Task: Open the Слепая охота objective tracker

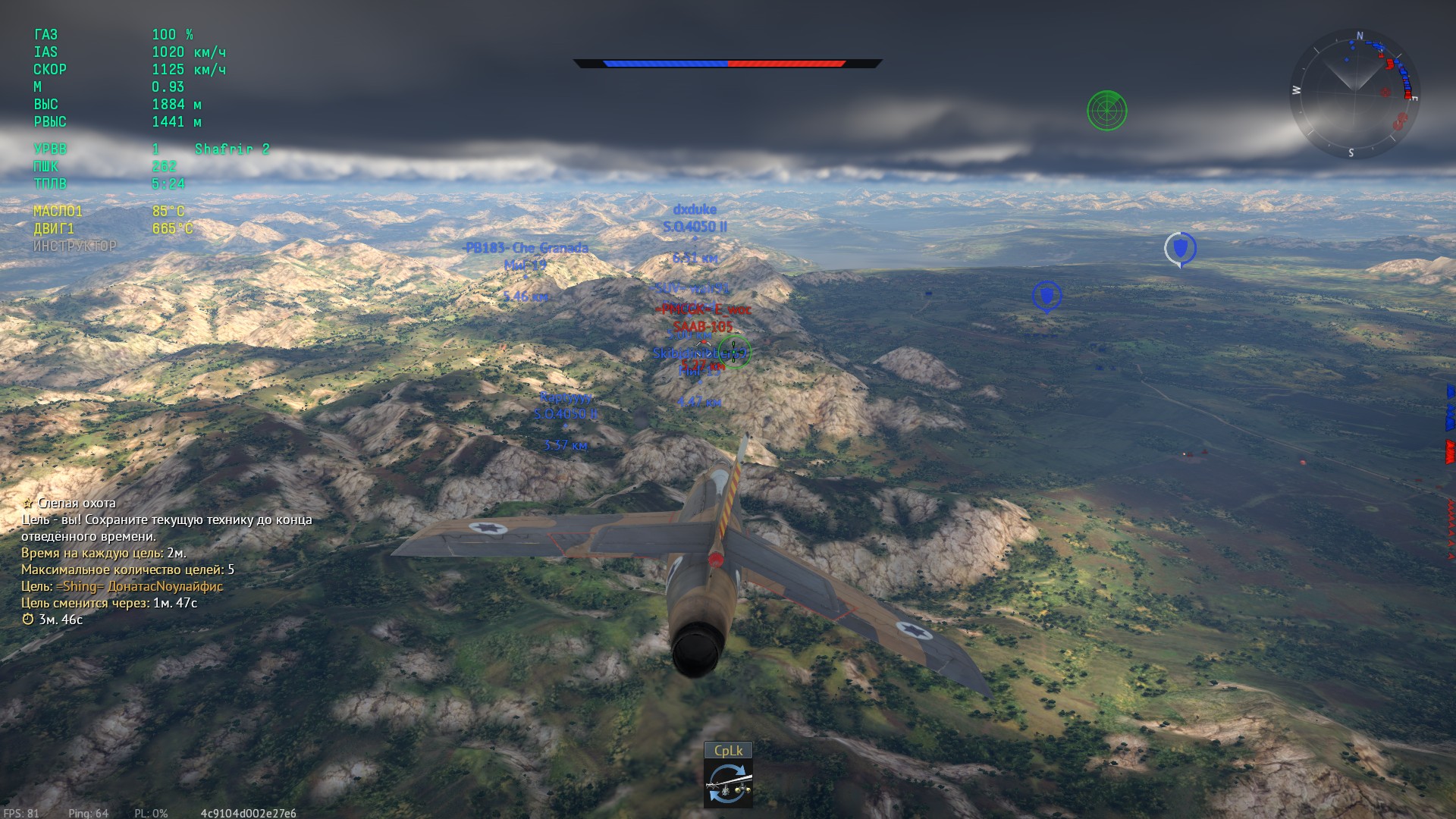Action: coord(77,503)
